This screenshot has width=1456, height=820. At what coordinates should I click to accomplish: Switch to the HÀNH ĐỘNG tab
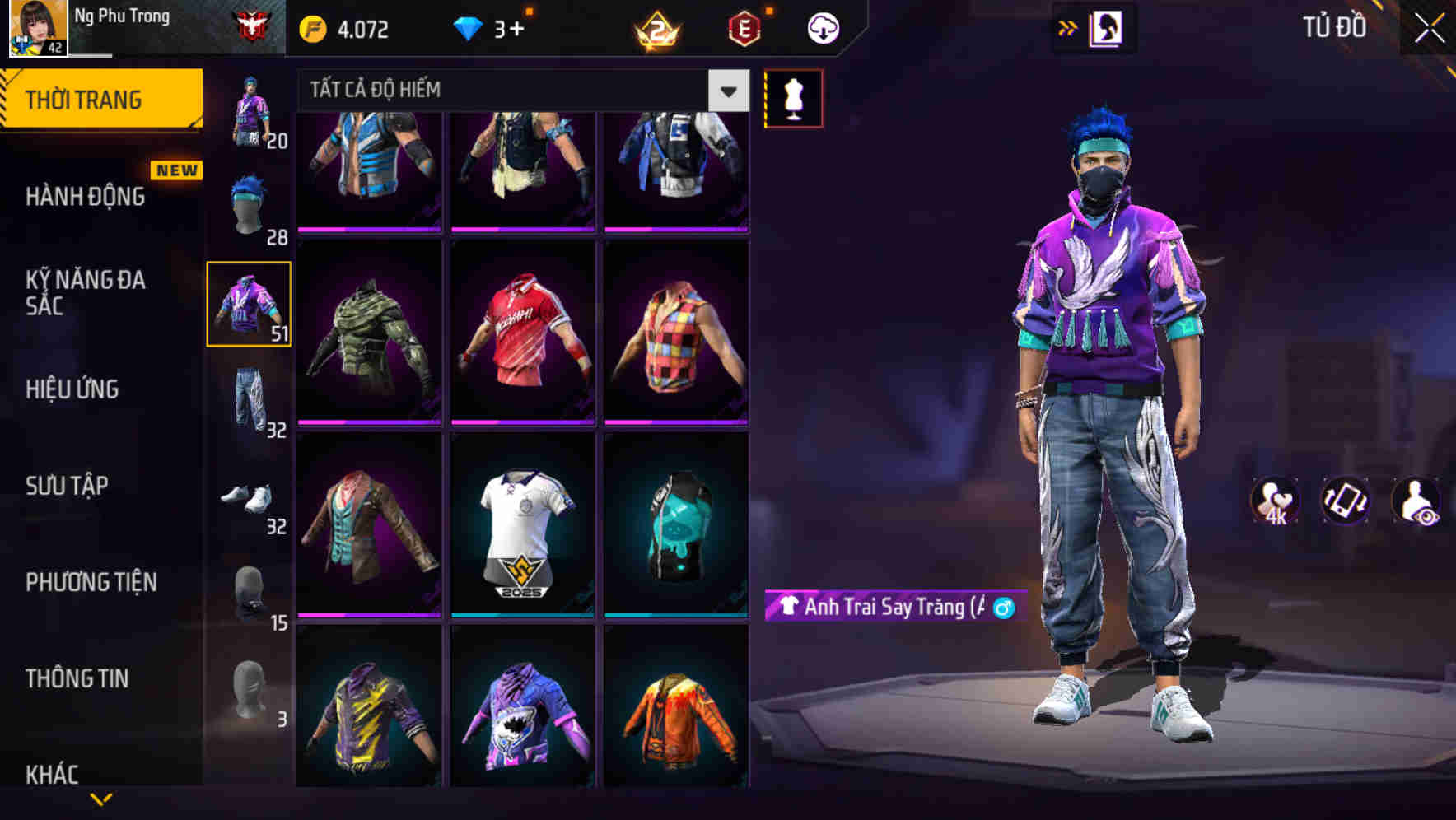point(84,196)
